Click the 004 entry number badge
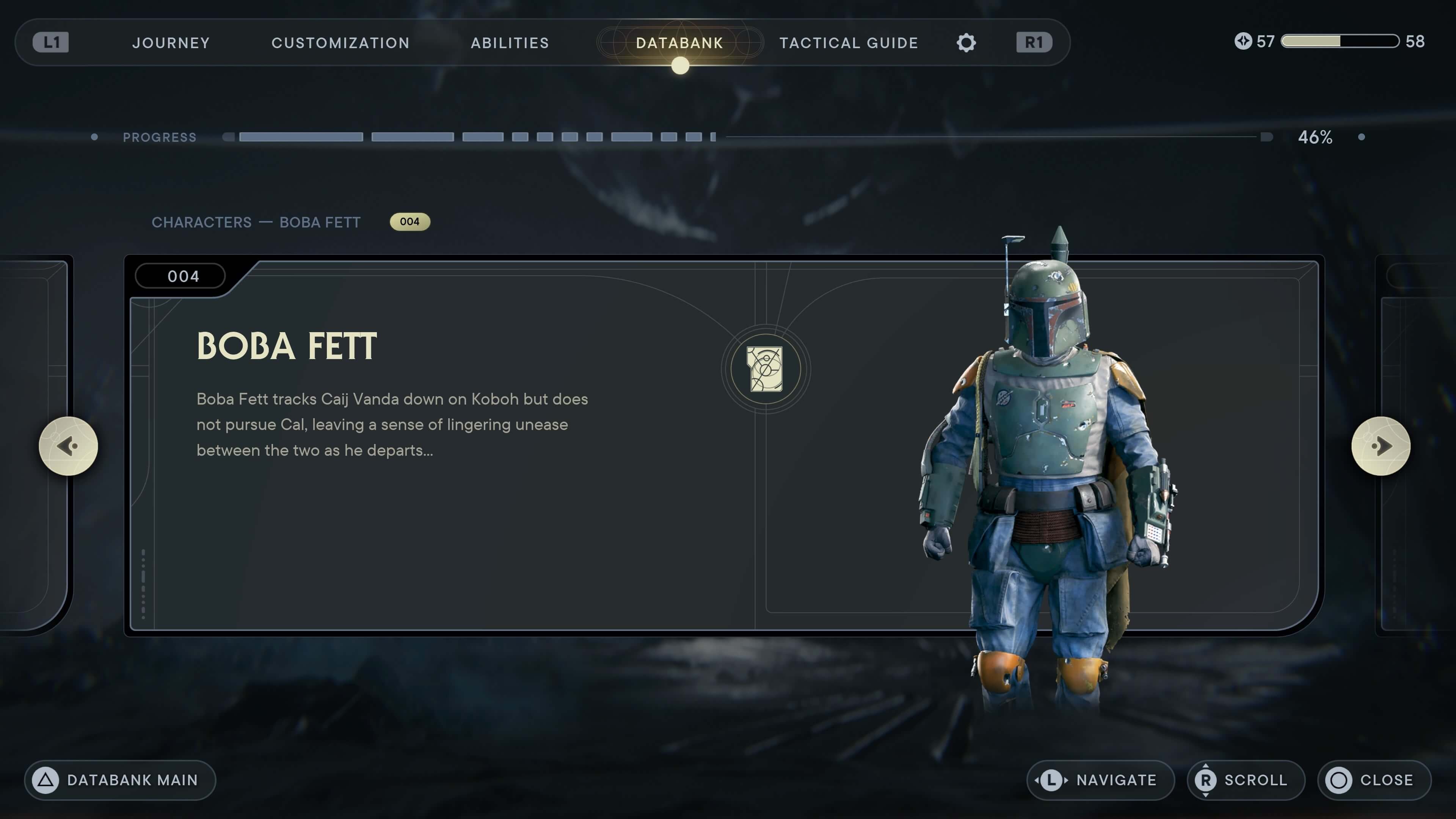 [410, 221]
